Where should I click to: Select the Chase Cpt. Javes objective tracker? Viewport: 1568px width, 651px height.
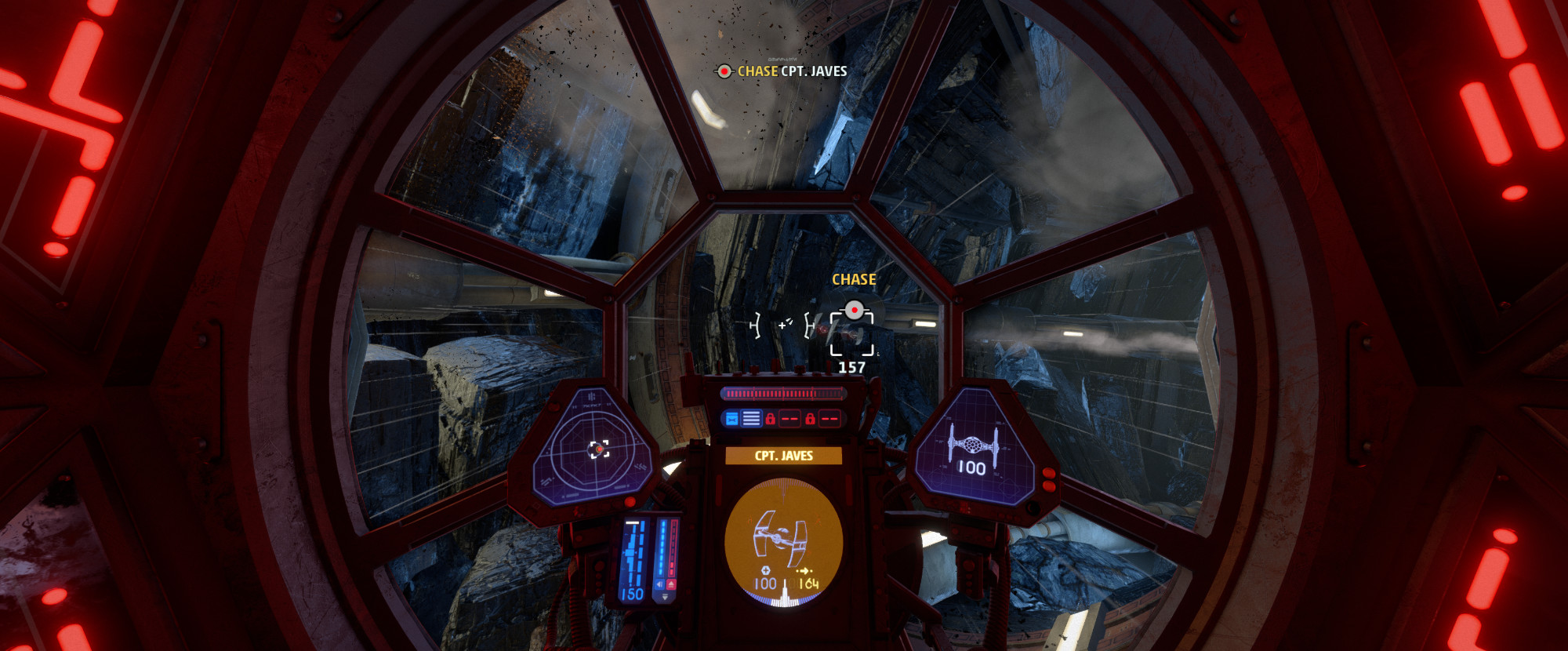(x=782, y=71)
